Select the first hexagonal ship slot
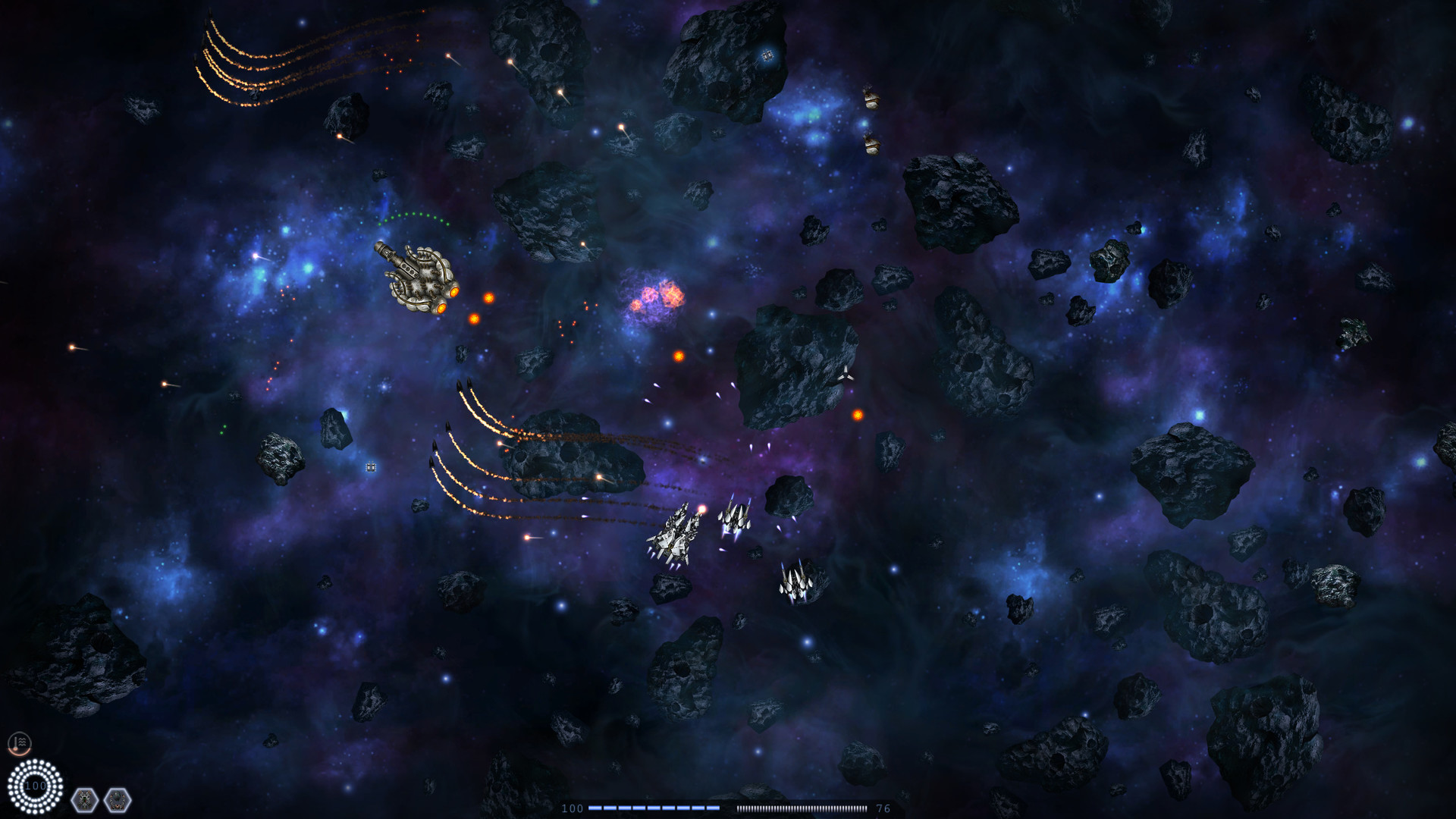This screenshot has width=1456, height=819. coord(84,799)
